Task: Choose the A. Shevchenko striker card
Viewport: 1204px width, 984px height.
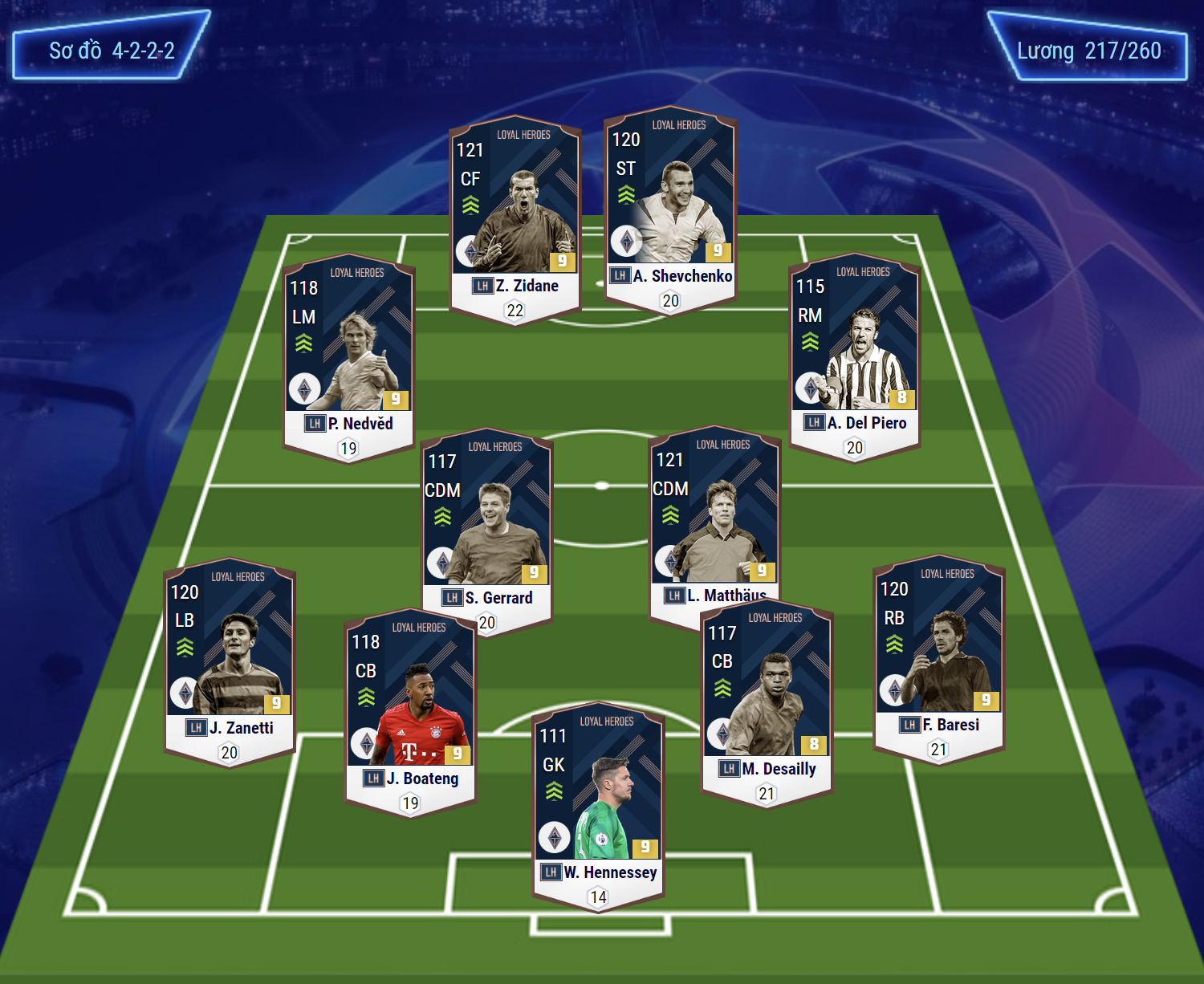Action: tap(670, 207)
